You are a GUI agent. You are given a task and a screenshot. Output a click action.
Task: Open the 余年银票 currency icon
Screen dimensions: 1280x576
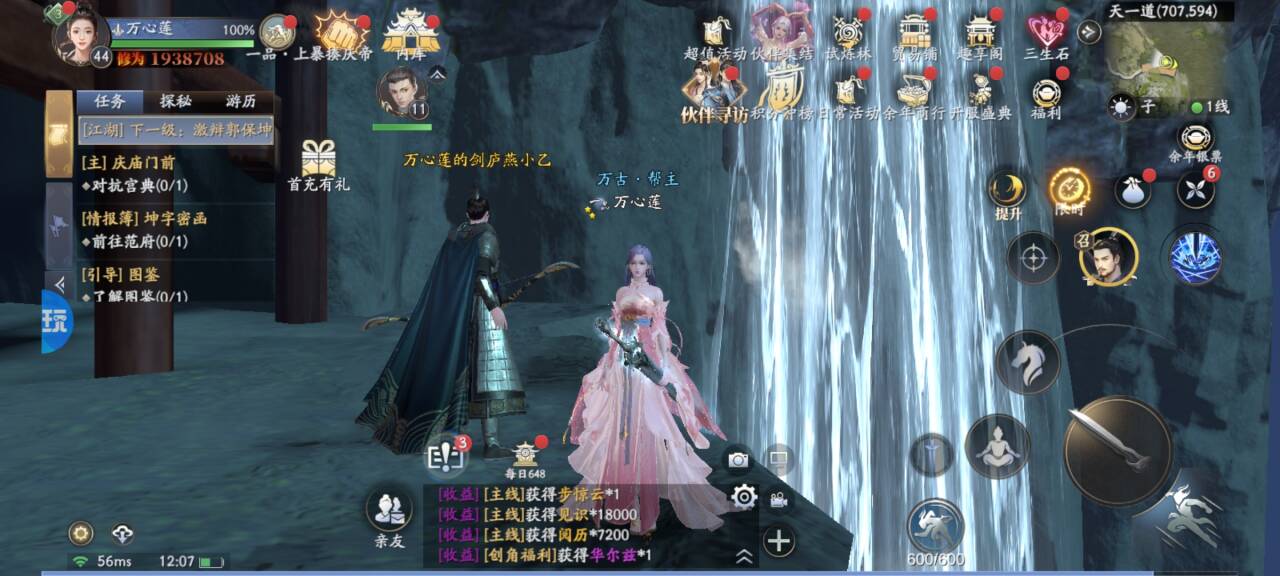tap(1195, 142)
